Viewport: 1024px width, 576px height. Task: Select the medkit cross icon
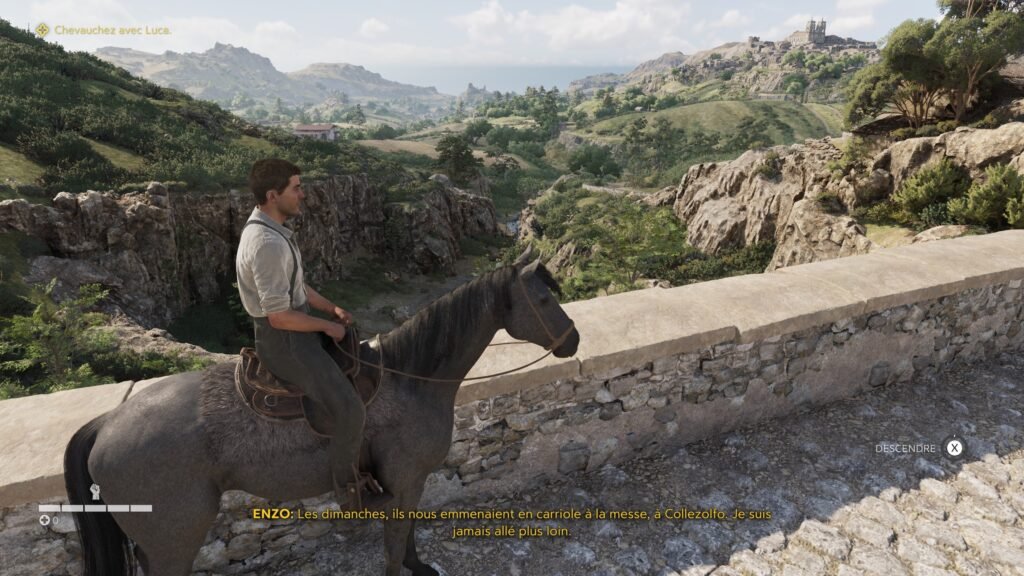[44, 520]
